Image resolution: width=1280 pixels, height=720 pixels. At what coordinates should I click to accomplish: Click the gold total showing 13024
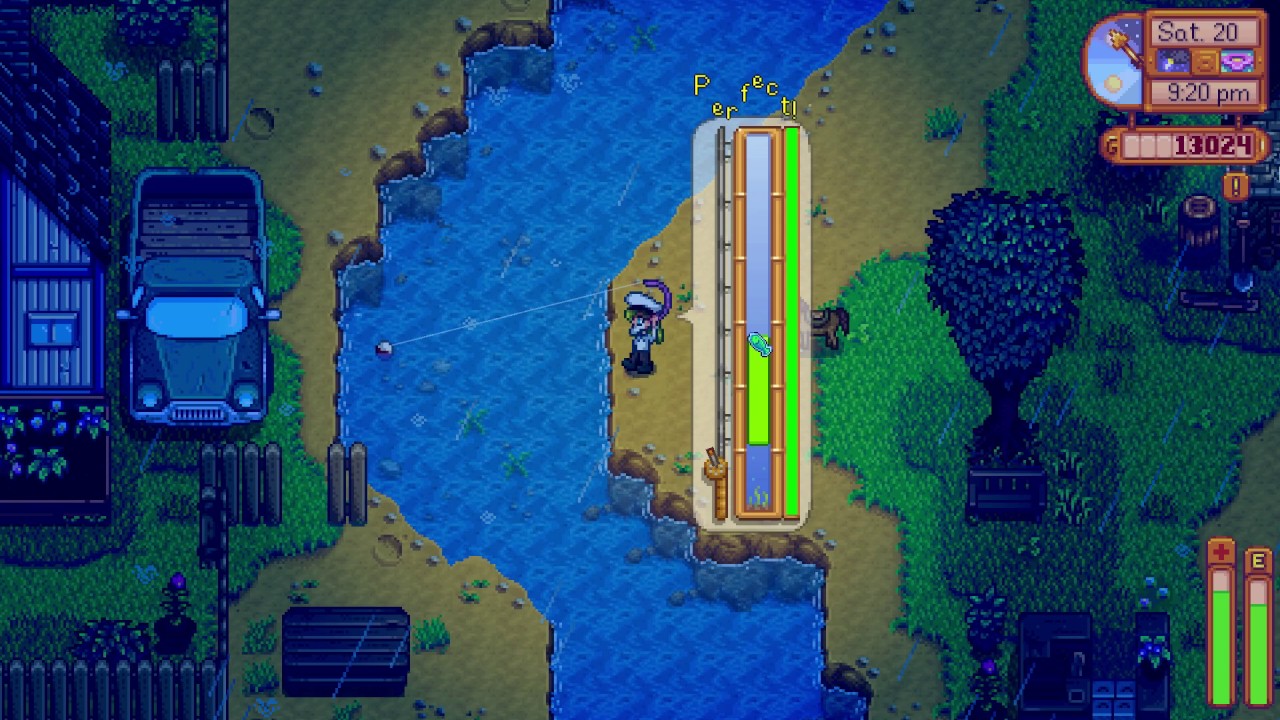[x=1211, y=143]
